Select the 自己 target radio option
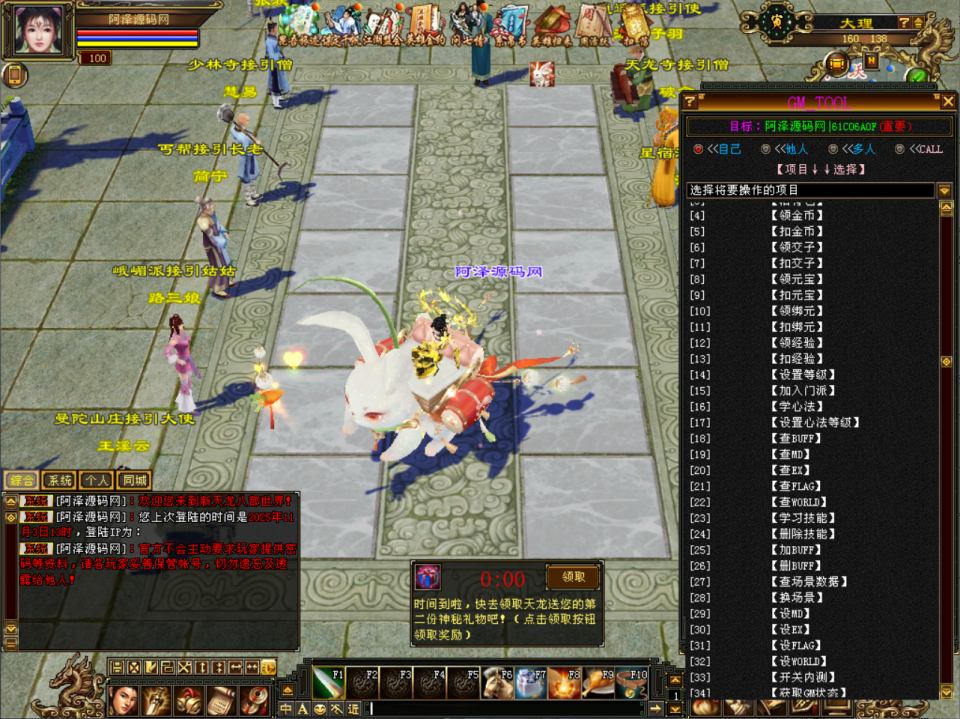960x719 pixels. [699, 149]
